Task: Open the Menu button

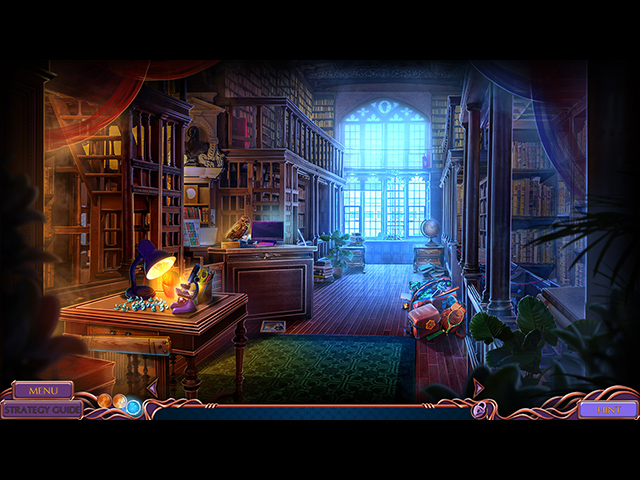Action: tap(42, 390)
